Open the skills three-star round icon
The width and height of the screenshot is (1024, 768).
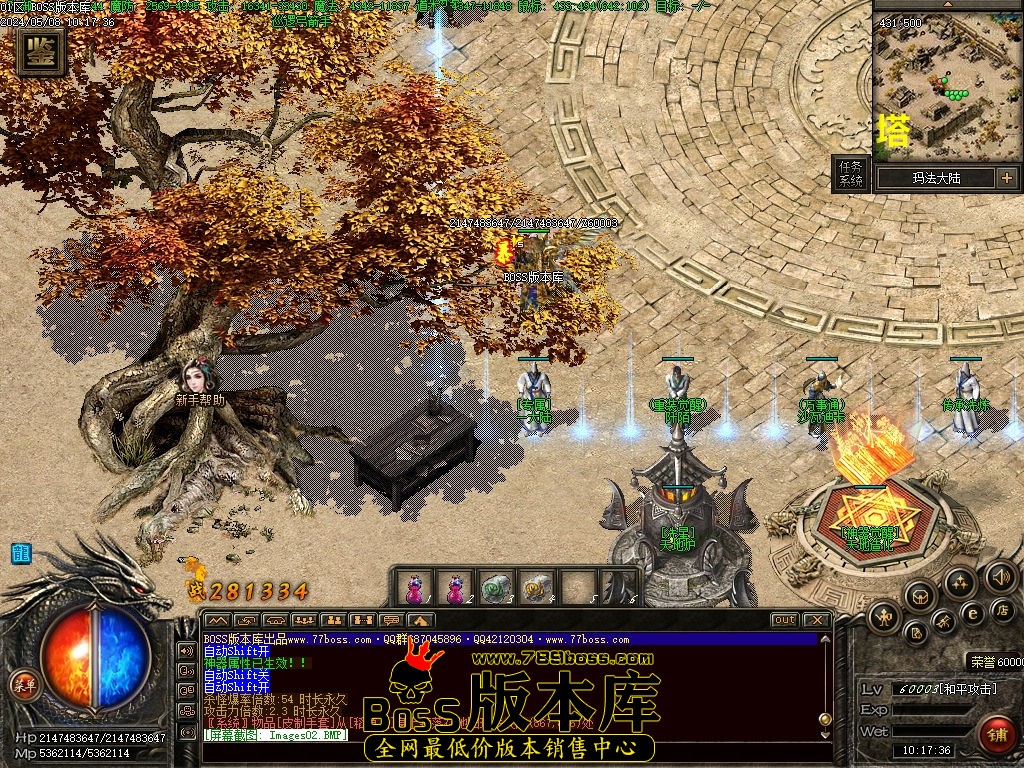click(x=959, y=582)
